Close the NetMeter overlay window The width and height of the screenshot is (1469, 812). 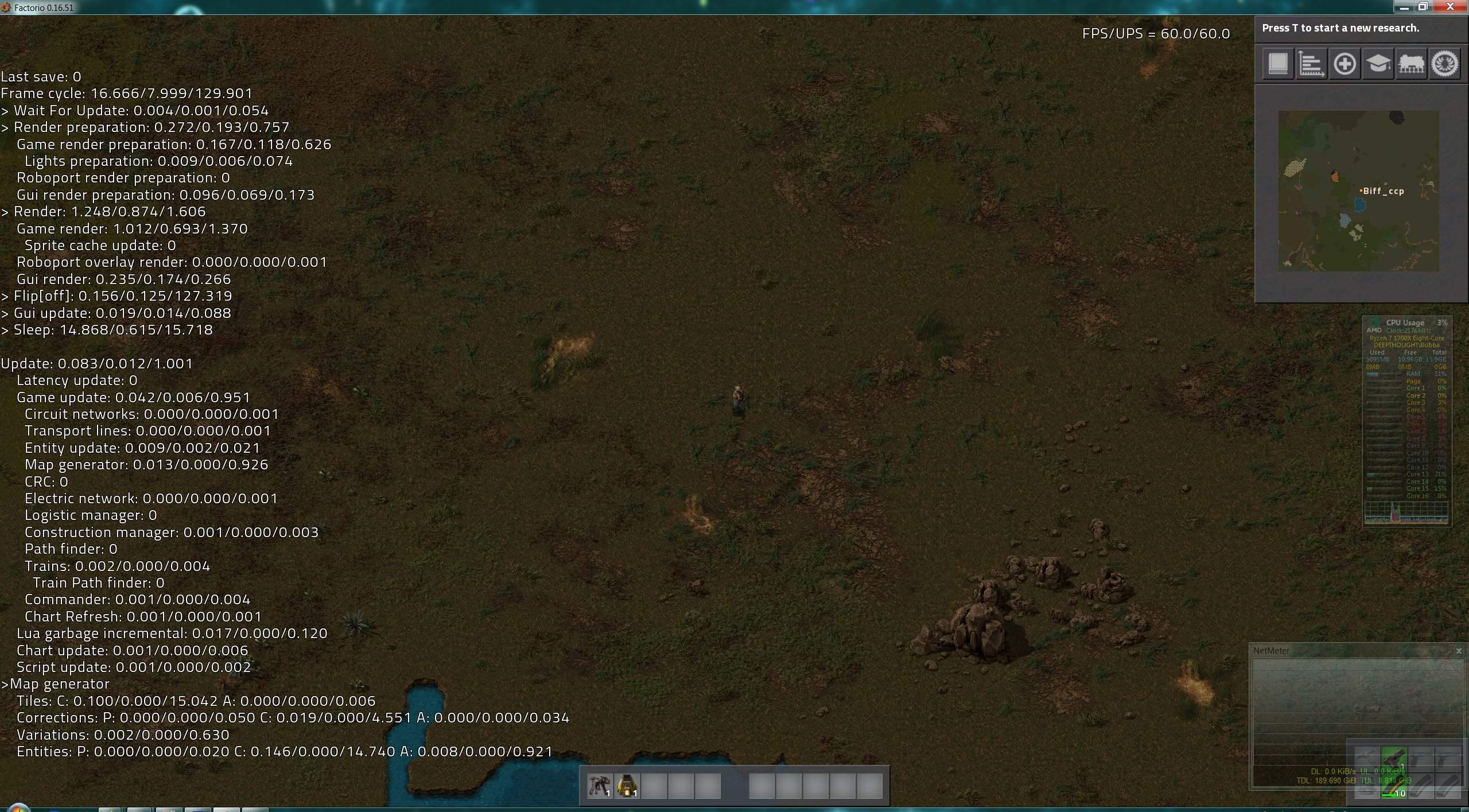pos(1458,651)
